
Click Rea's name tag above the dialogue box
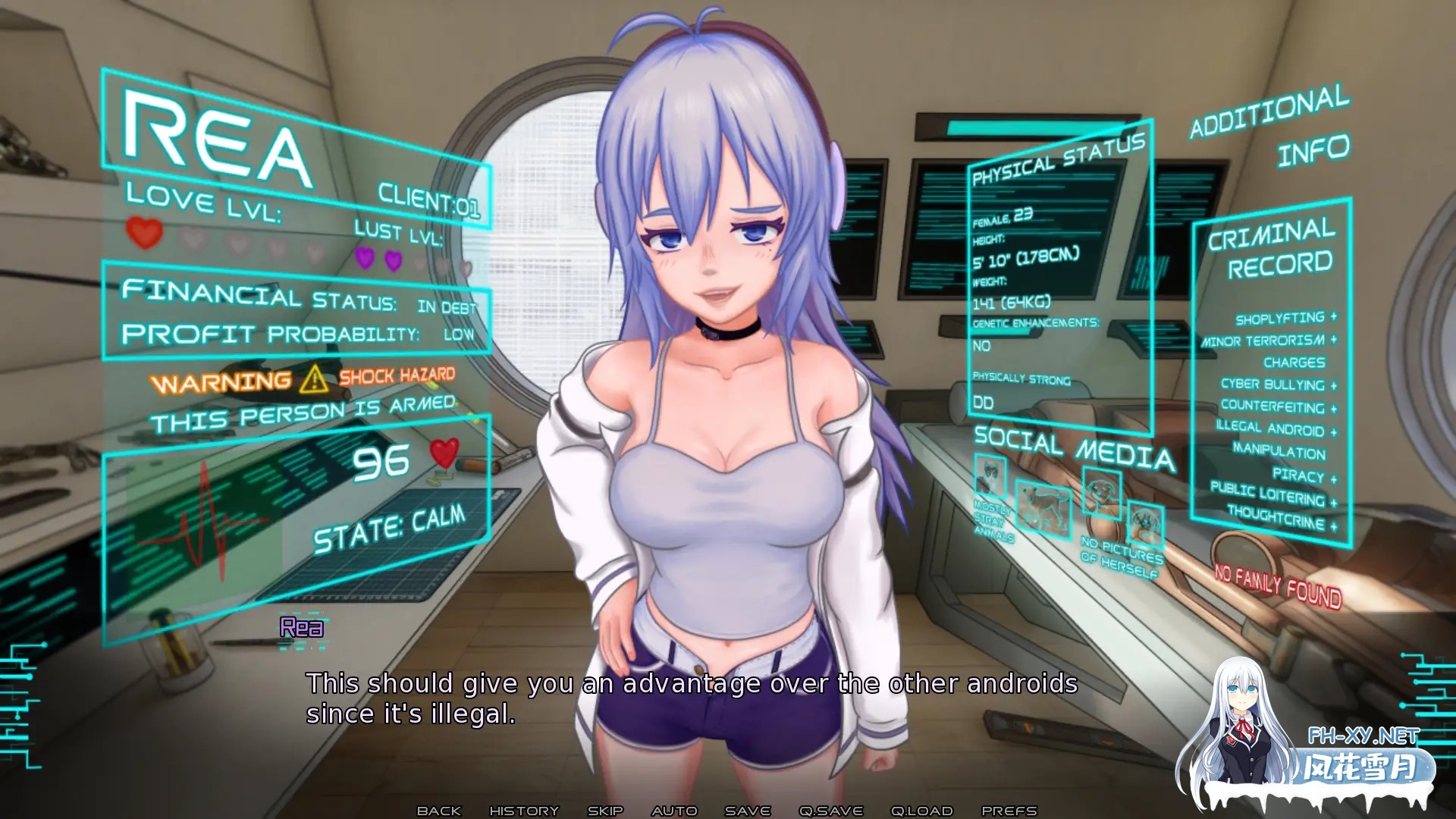click(x=301, y=628)
